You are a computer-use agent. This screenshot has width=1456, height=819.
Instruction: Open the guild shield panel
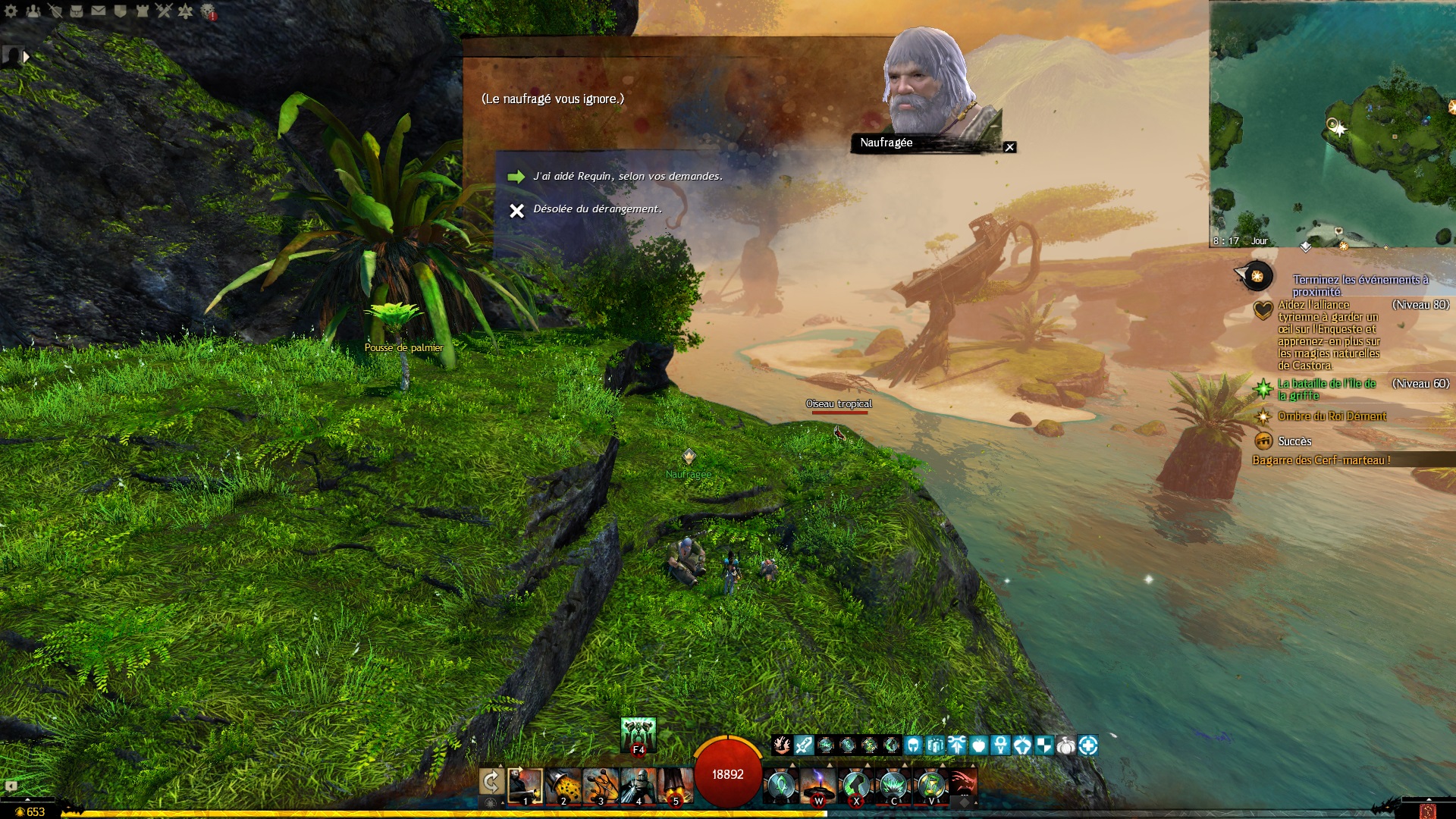120,11
